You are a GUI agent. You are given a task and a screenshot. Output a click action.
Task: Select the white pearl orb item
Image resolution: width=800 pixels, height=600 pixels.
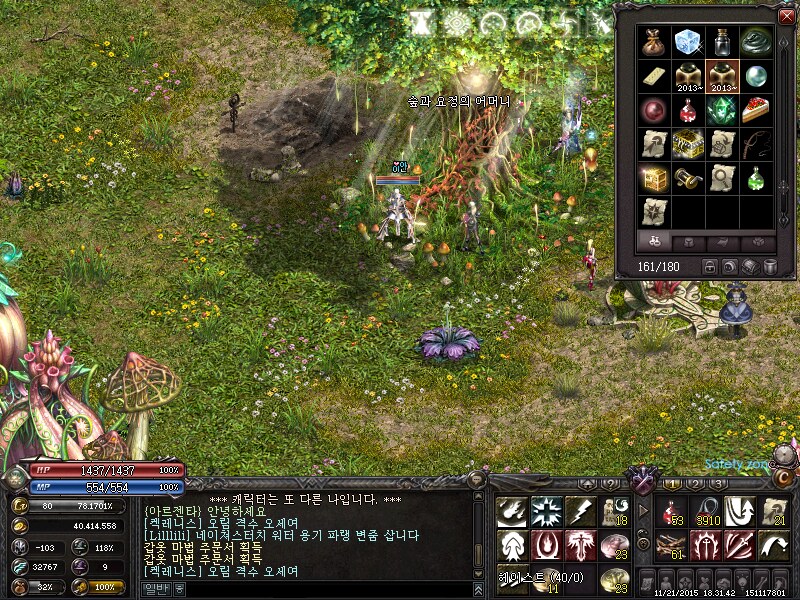[x=756, y=76]
